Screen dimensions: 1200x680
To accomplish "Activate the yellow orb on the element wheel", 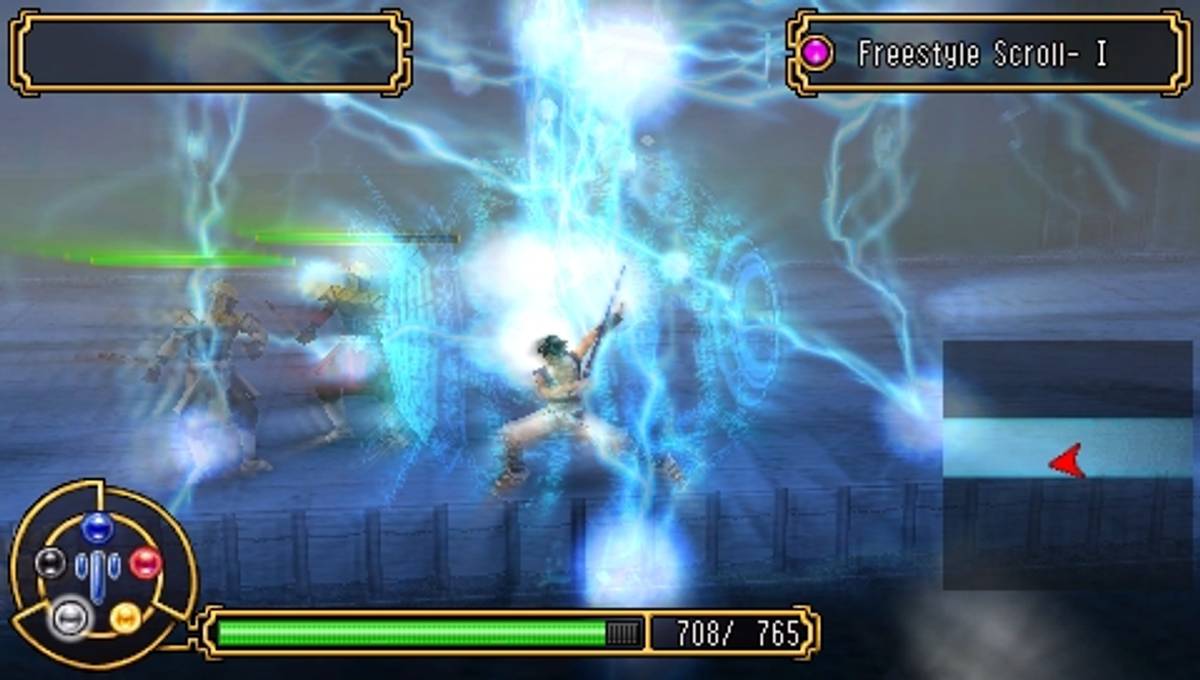I will (125, 616).
